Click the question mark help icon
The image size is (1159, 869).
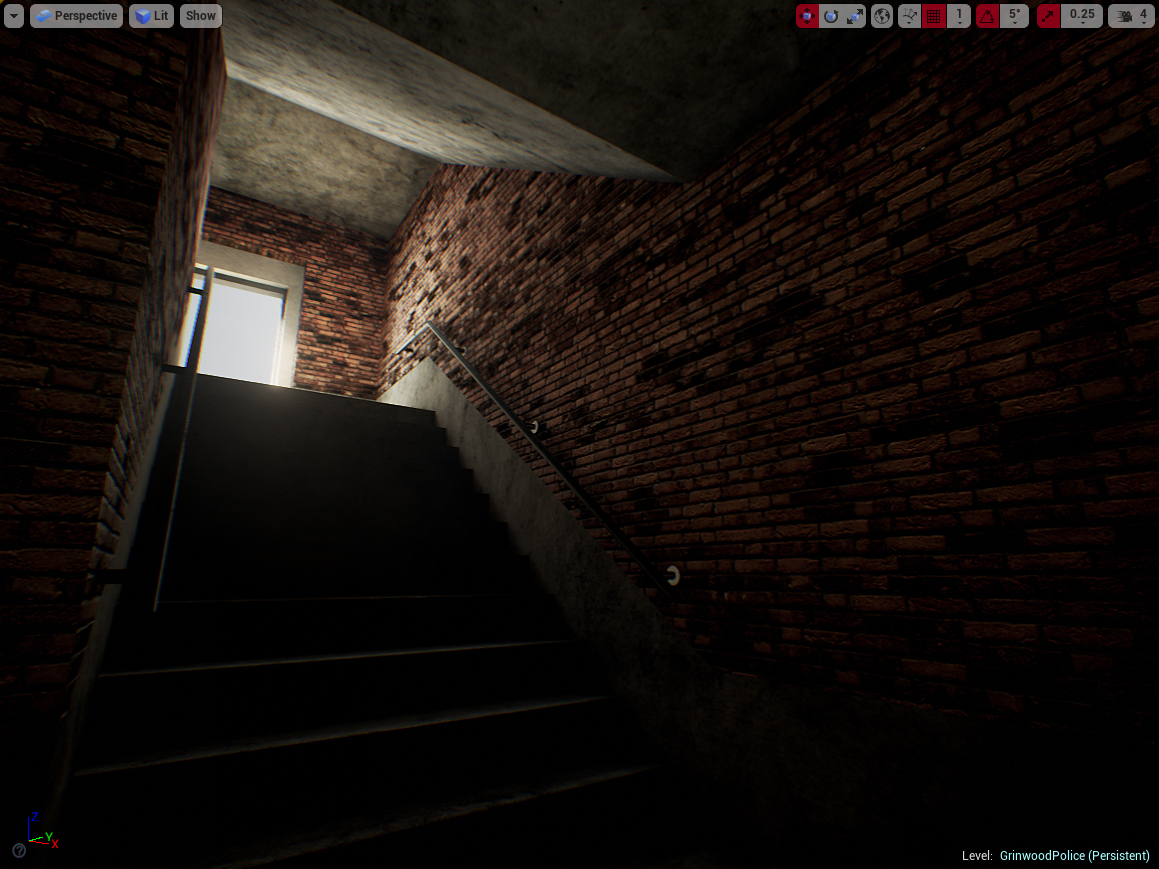click(x=19, y=851)
